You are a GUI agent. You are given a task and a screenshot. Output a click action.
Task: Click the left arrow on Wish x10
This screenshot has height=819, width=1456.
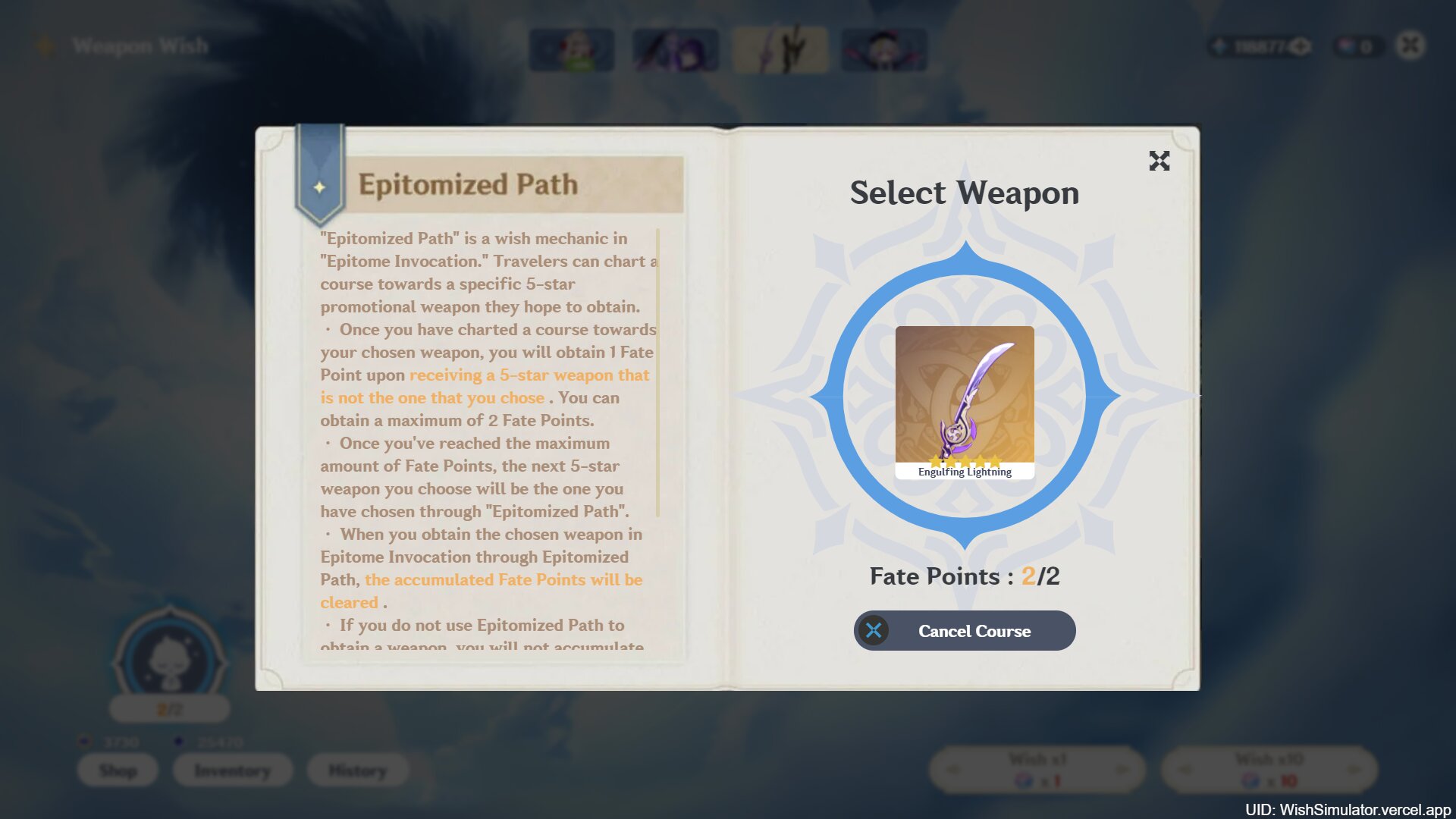1185,769
